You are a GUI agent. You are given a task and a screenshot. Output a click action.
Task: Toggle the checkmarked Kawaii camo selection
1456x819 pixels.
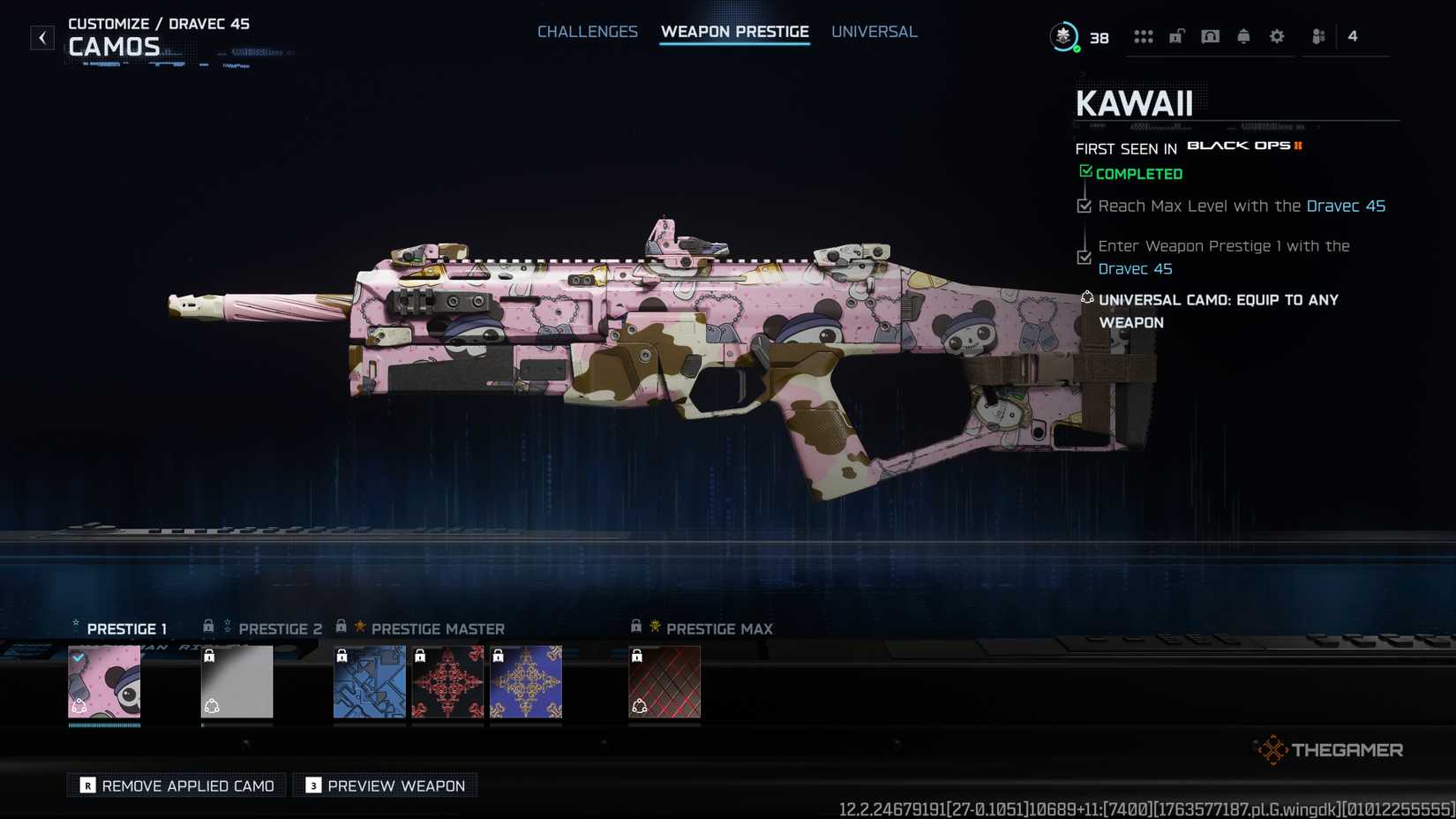pyautogui.click(x=104, y=681)
